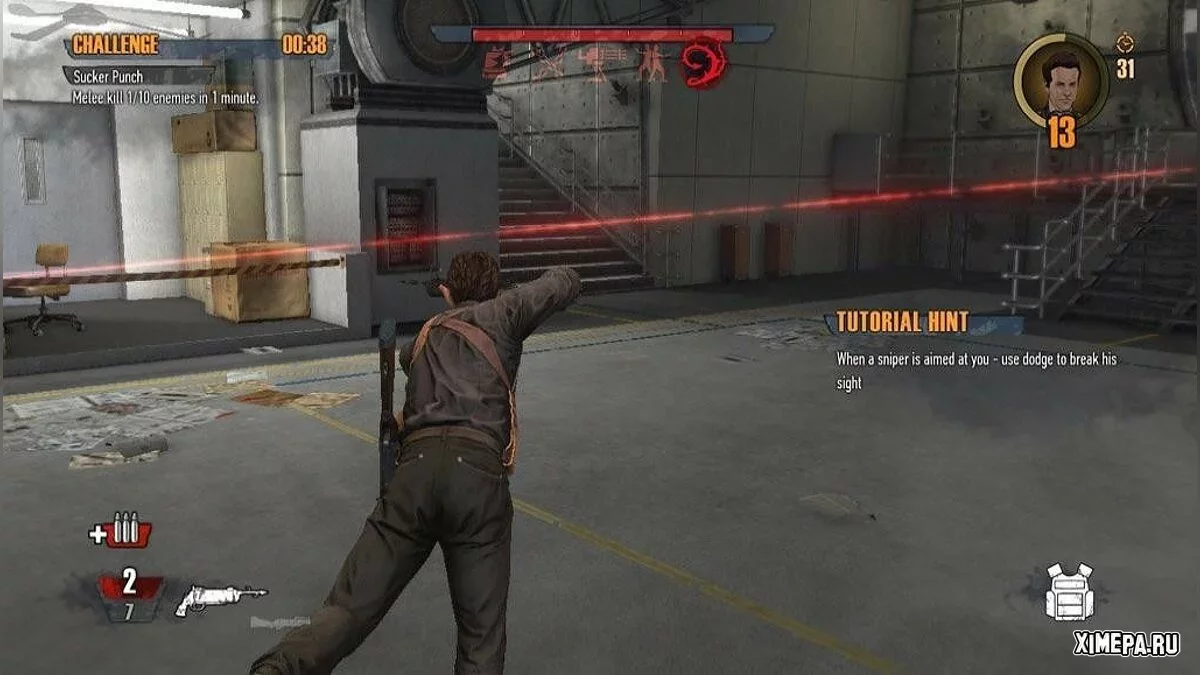Click the glowing red swirl icon
The width and height of the screenshot is (1200, 675).
coord(703,61)
